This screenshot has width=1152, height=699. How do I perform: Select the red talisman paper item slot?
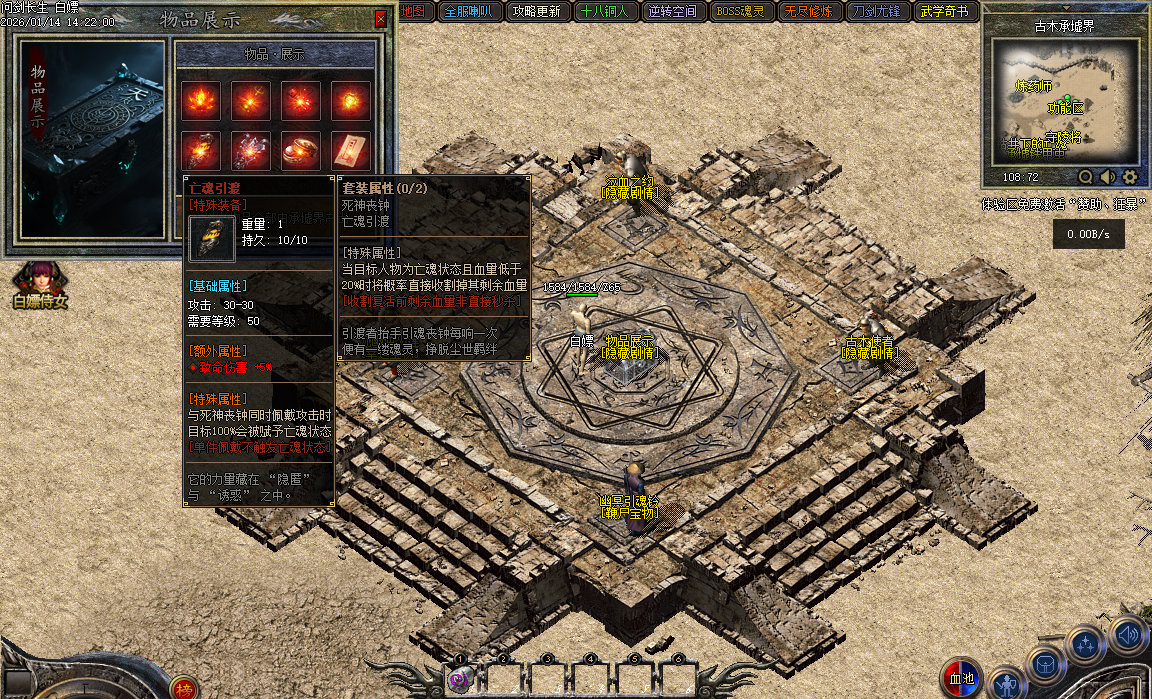pyautogui.click(x=351, y=150)
